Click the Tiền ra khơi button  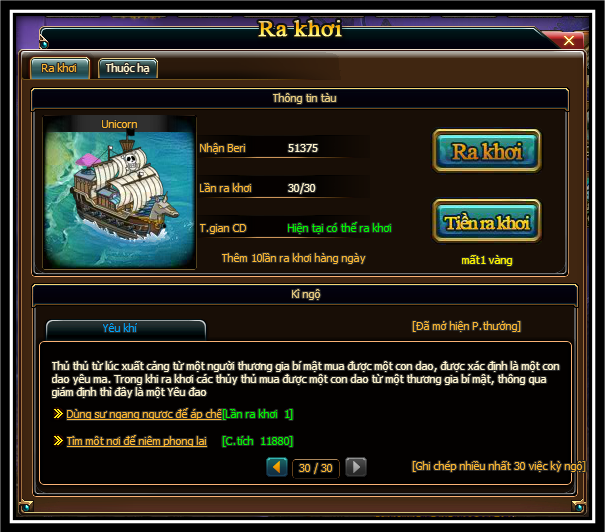[x=486, y=221]
